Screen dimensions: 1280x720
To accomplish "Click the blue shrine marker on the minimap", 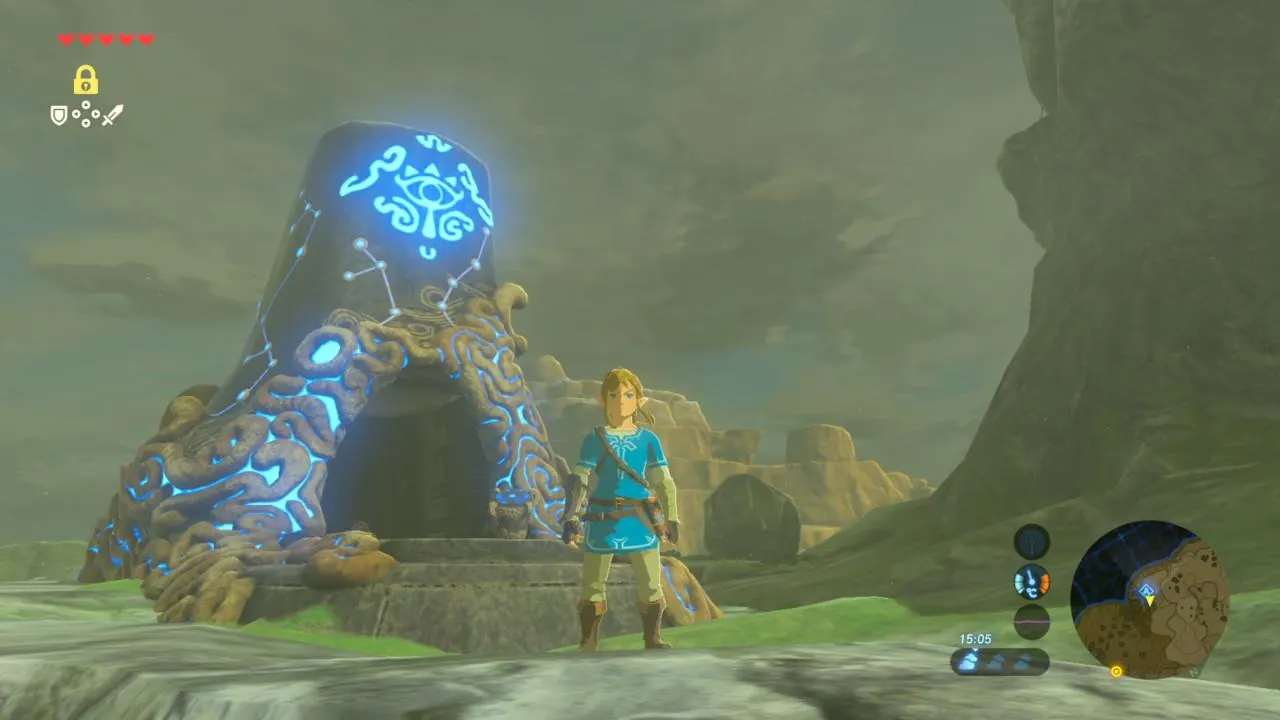I will click(1146, 590).
